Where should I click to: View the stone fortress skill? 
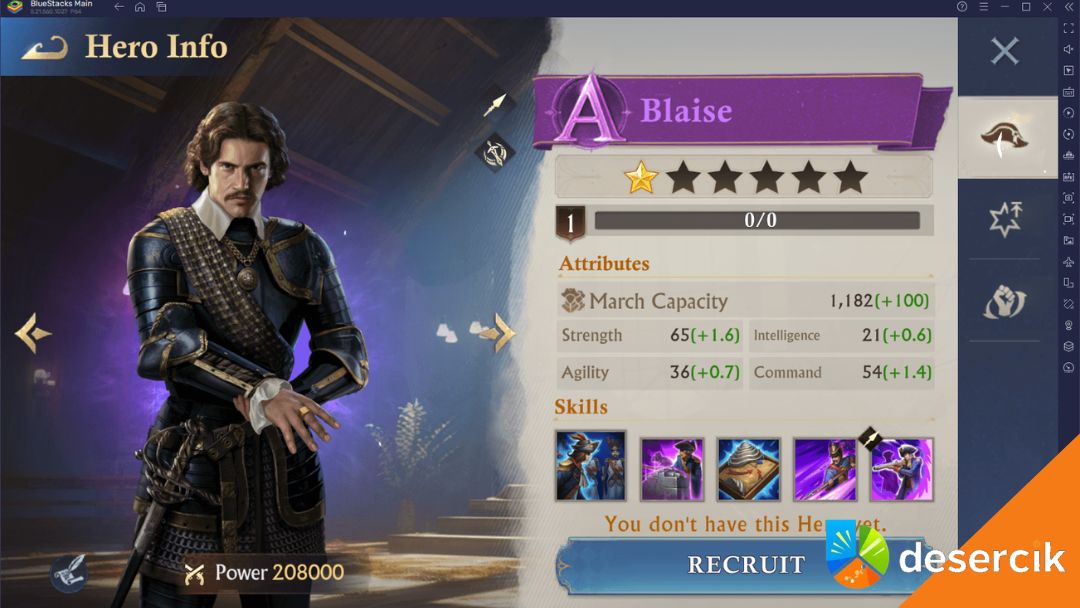[672, 469]
